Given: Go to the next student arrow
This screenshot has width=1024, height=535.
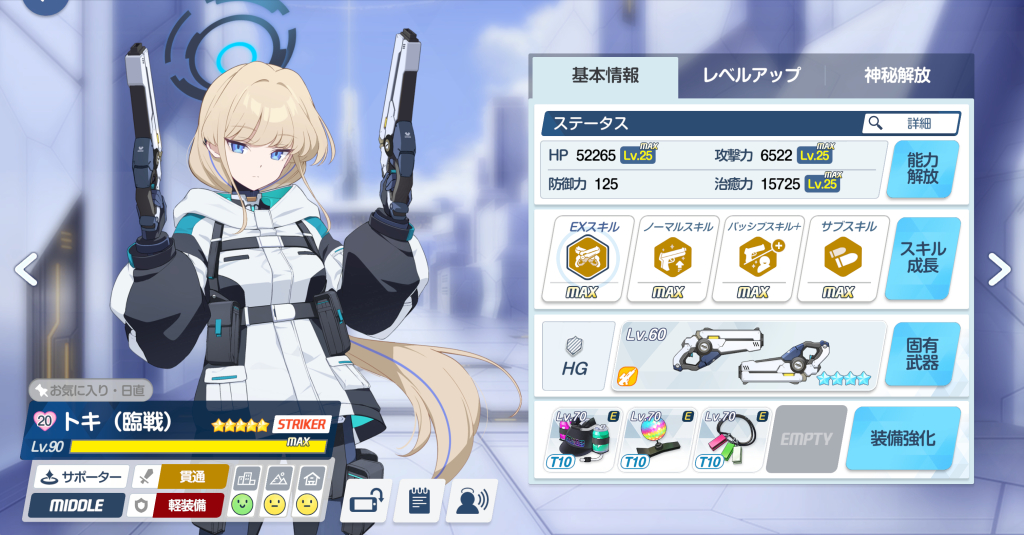Looking at the screenshot, I should pyautogui.click(x=999, y=268).
